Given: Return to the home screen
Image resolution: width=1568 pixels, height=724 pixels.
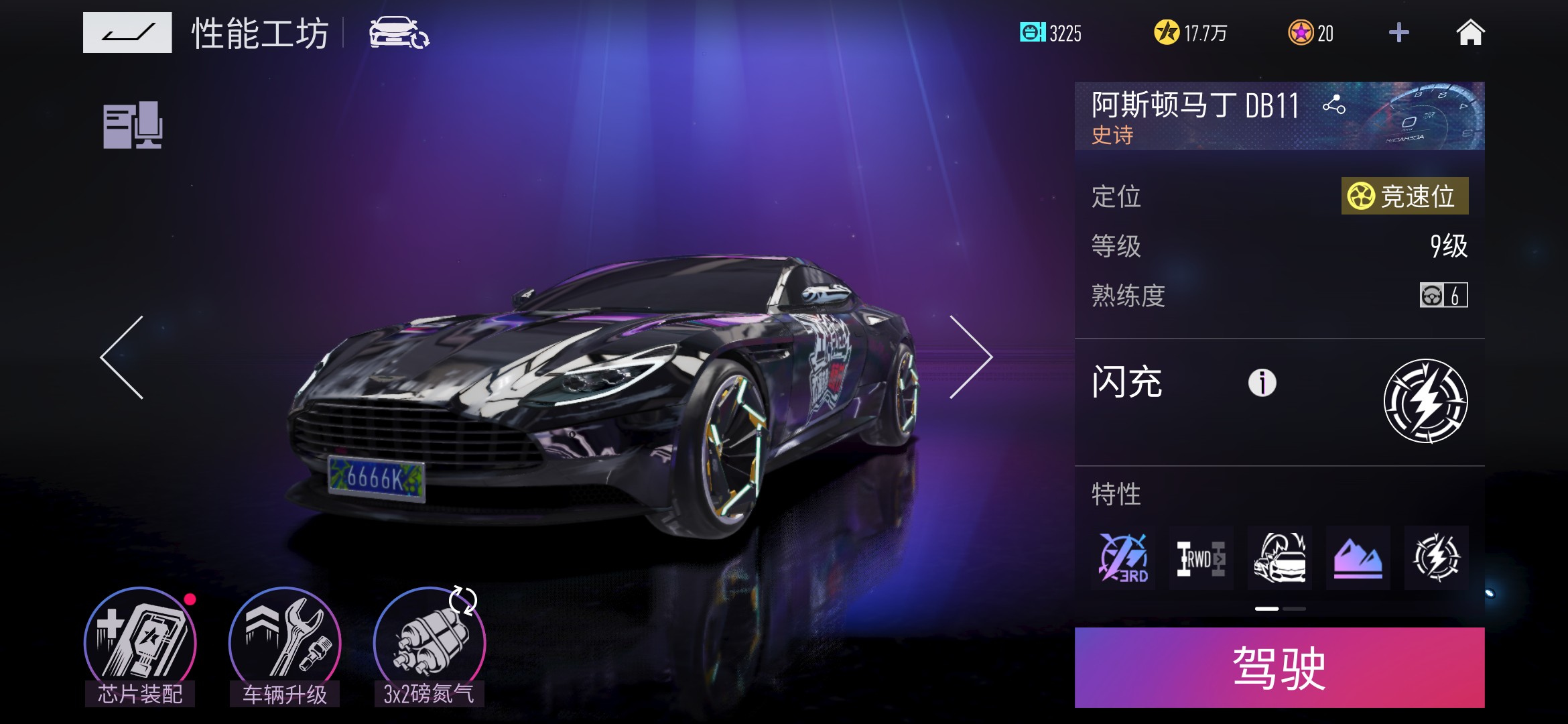Looking at the screenshot, I should [1470, 32].
